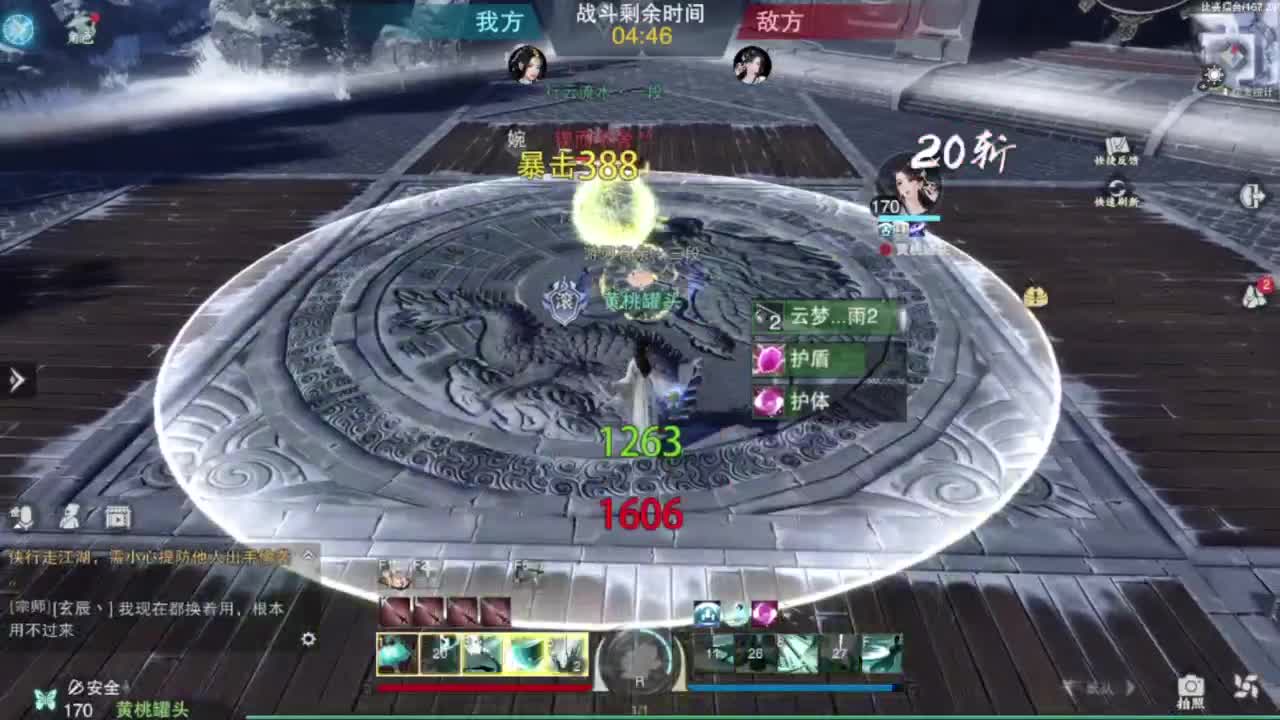Switch to the 我方 team tab
1280x720 pixels.
point(500,23)
